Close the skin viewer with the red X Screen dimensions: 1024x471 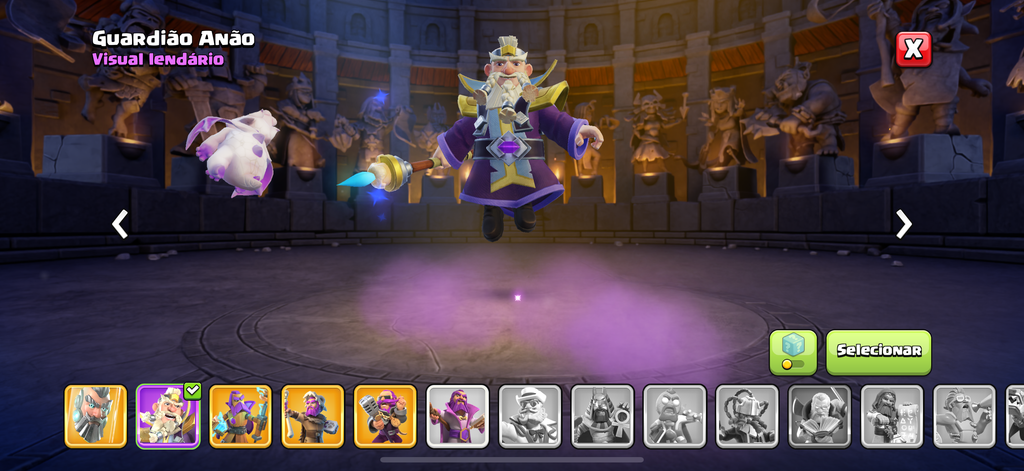pyautogui.click(x=913, y=49)
